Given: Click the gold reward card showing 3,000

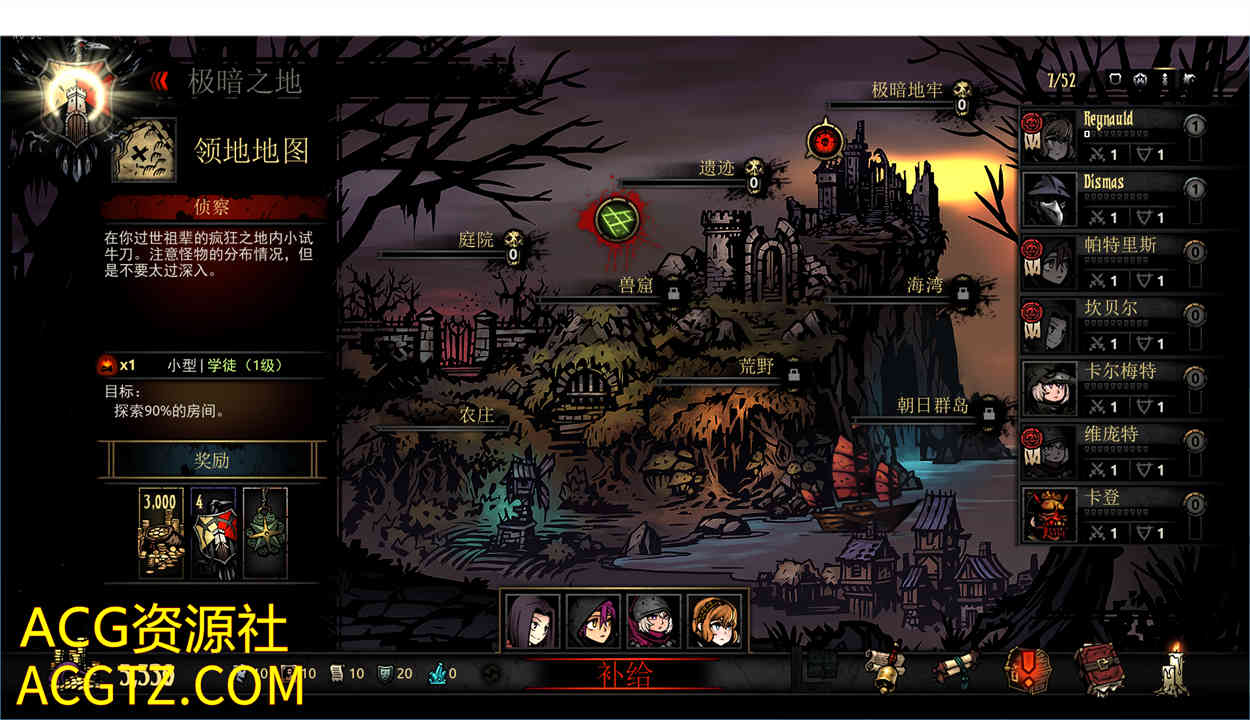Looking at the screenshot, I should pyautogui.click(x=160, y=532).
